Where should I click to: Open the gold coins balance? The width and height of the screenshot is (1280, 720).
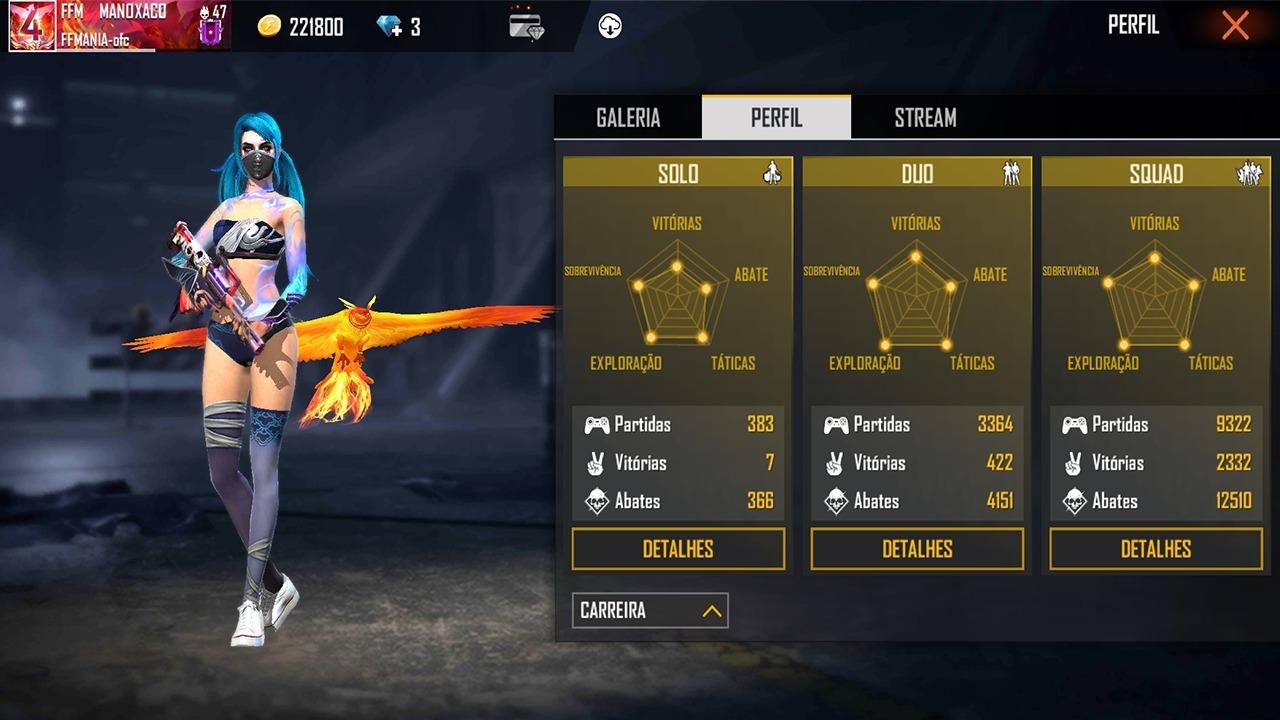pyautogui.click(x=300, y=27)
